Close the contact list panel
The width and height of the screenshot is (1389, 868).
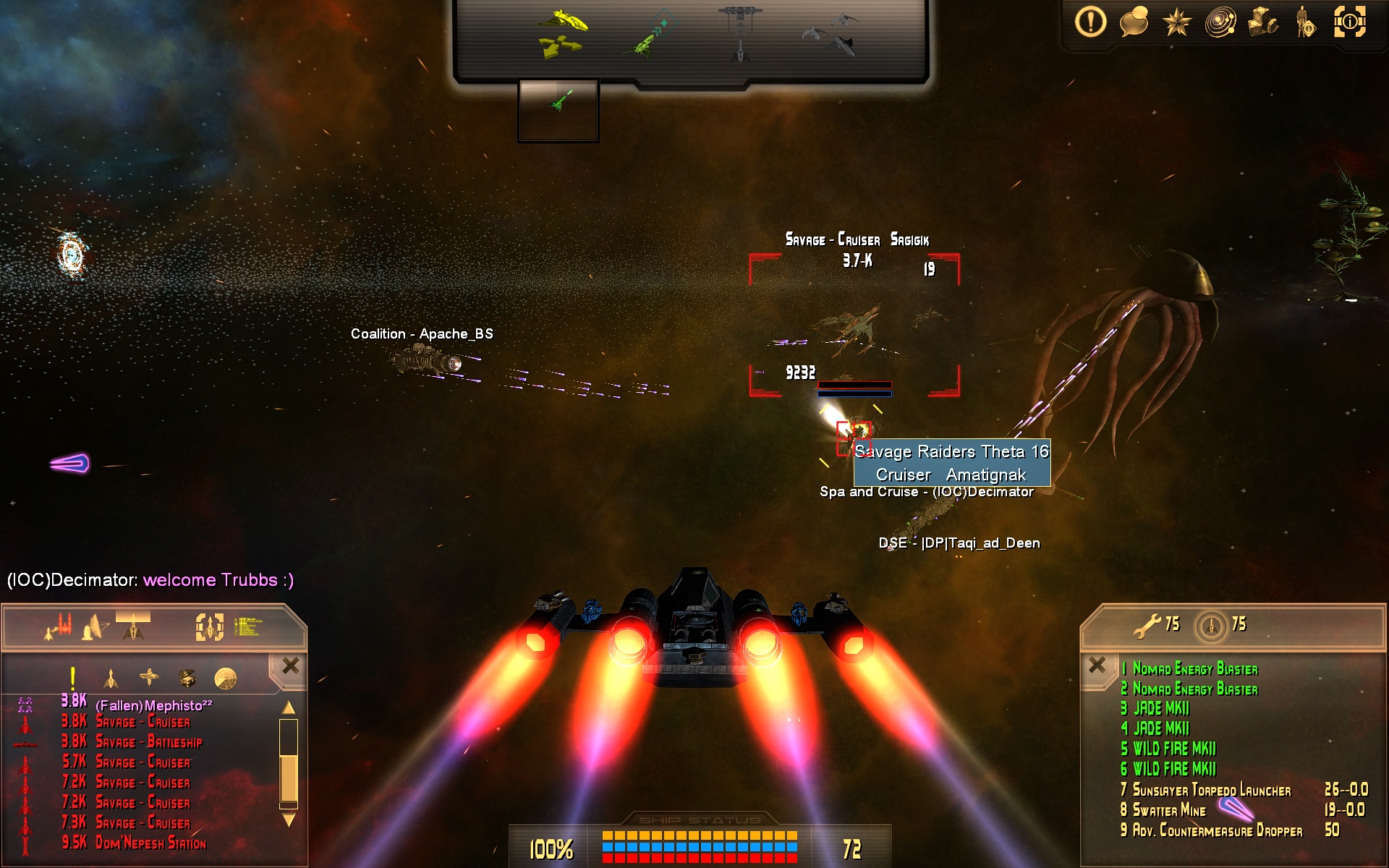point(290,665)
